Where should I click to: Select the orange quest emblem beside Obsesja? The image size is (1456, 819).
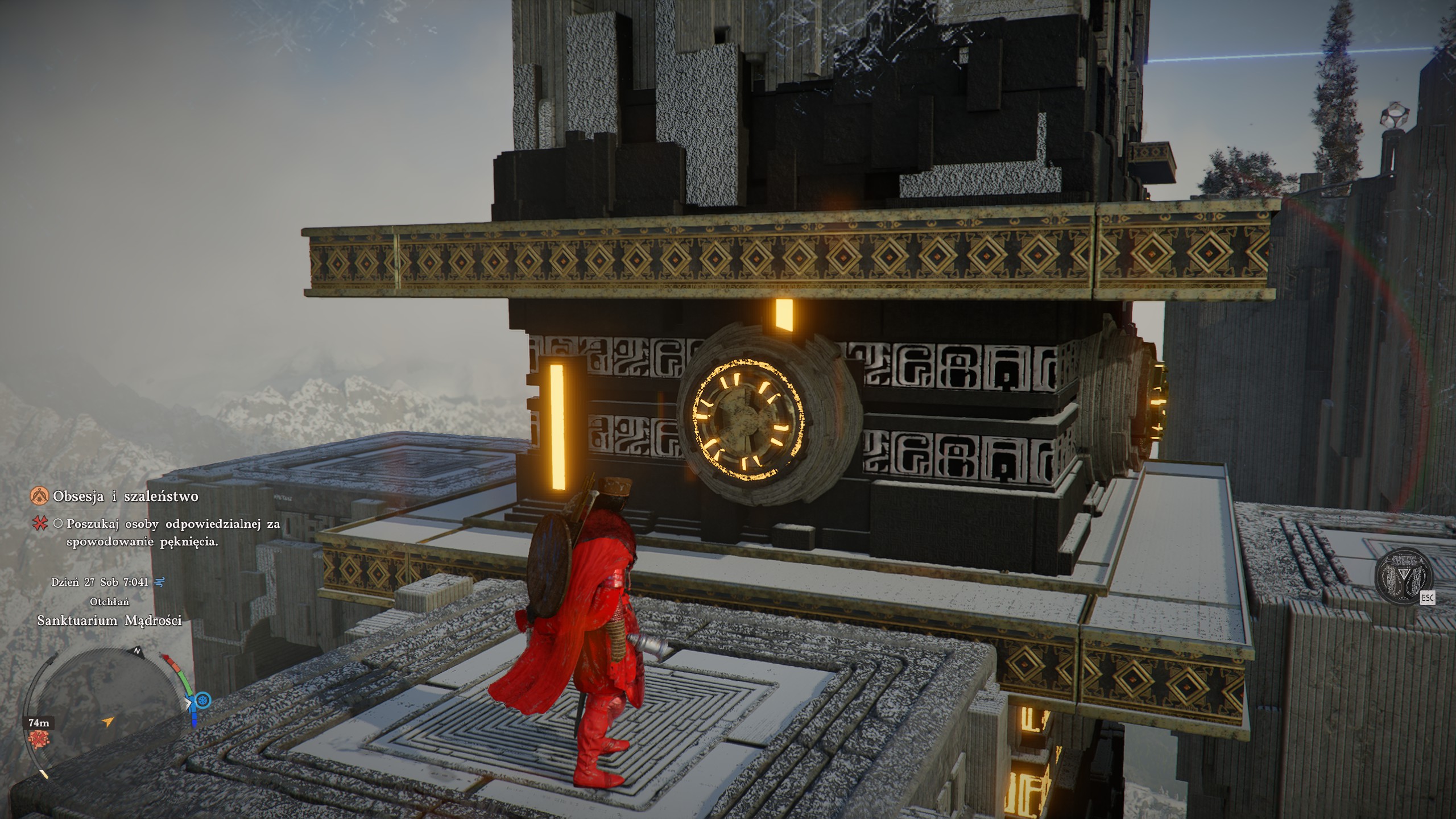pyautogui.click(x=39, y=497)
